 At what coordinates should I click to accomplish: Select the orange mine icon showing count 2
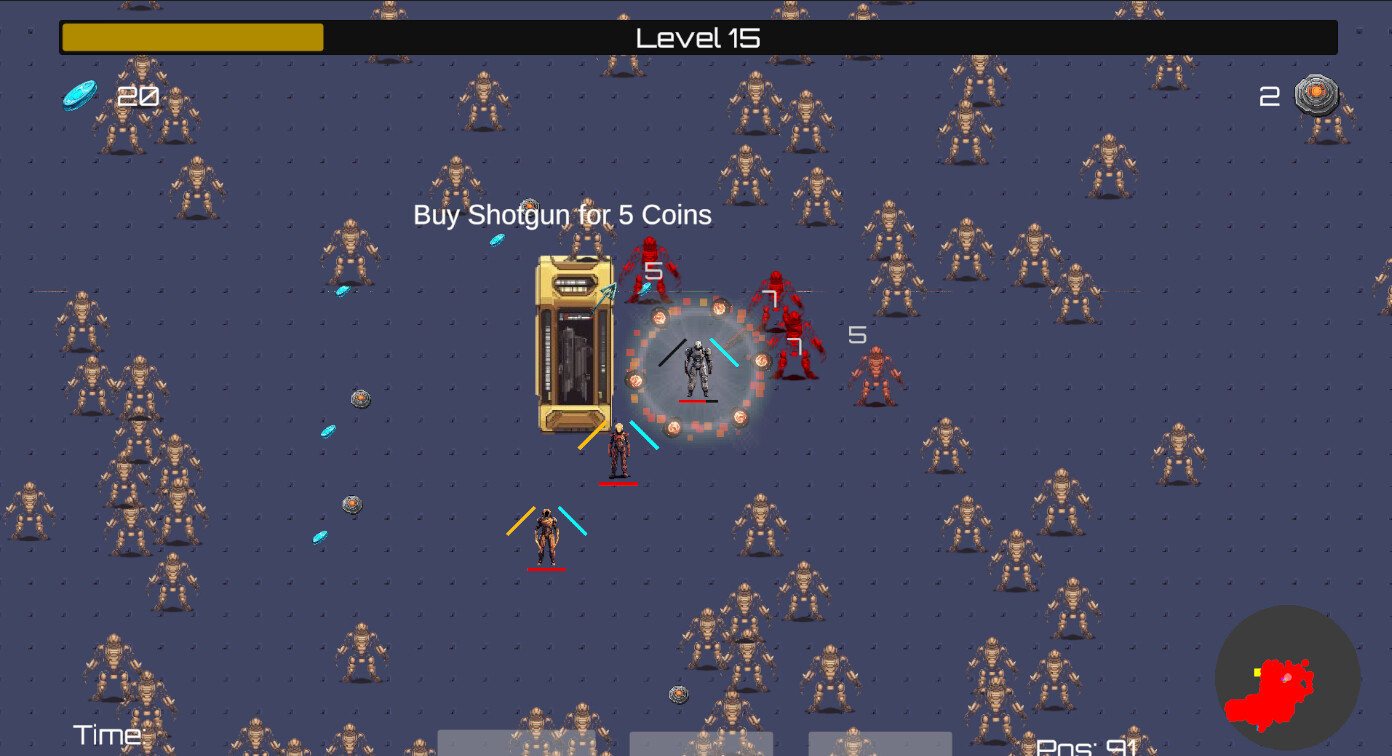tap(1318, 94)
